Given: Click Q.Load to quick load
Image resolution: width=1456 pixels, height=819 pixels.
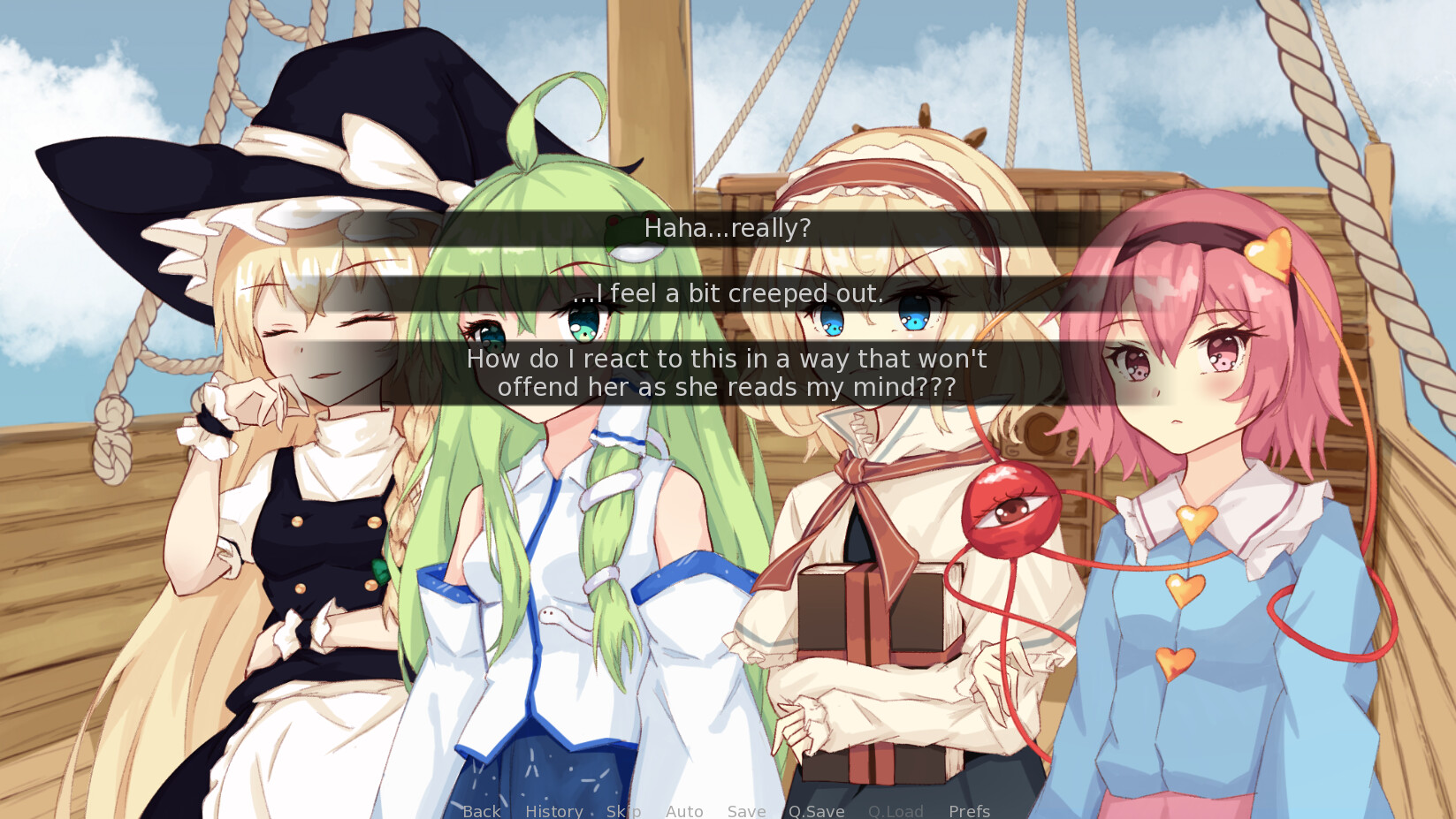Looking at the screenshot, I should coord(896,811).
